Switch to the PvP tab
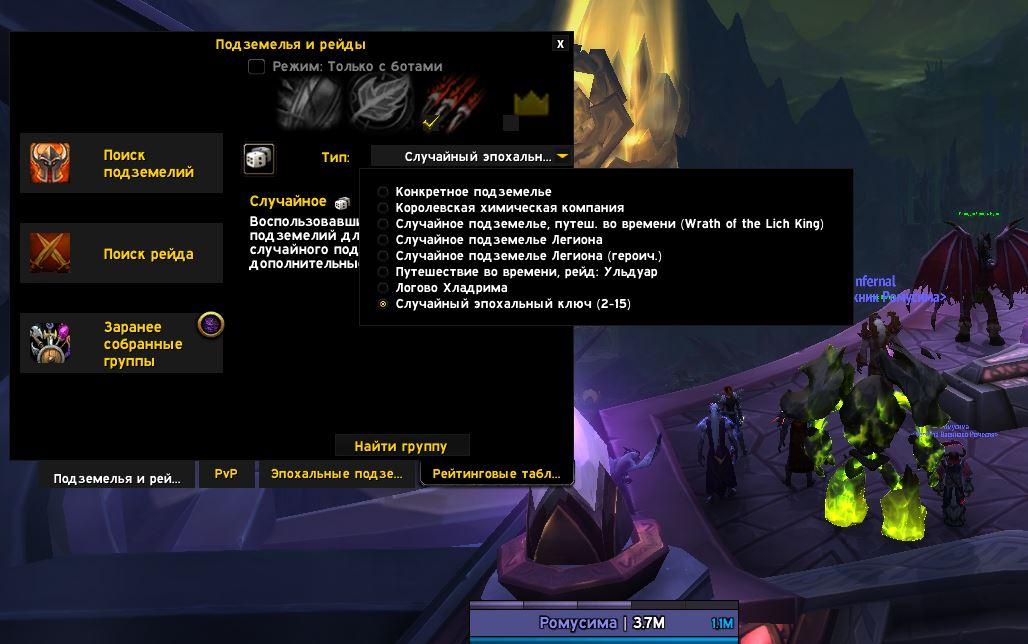The image size is (1028, 644). 226,474
